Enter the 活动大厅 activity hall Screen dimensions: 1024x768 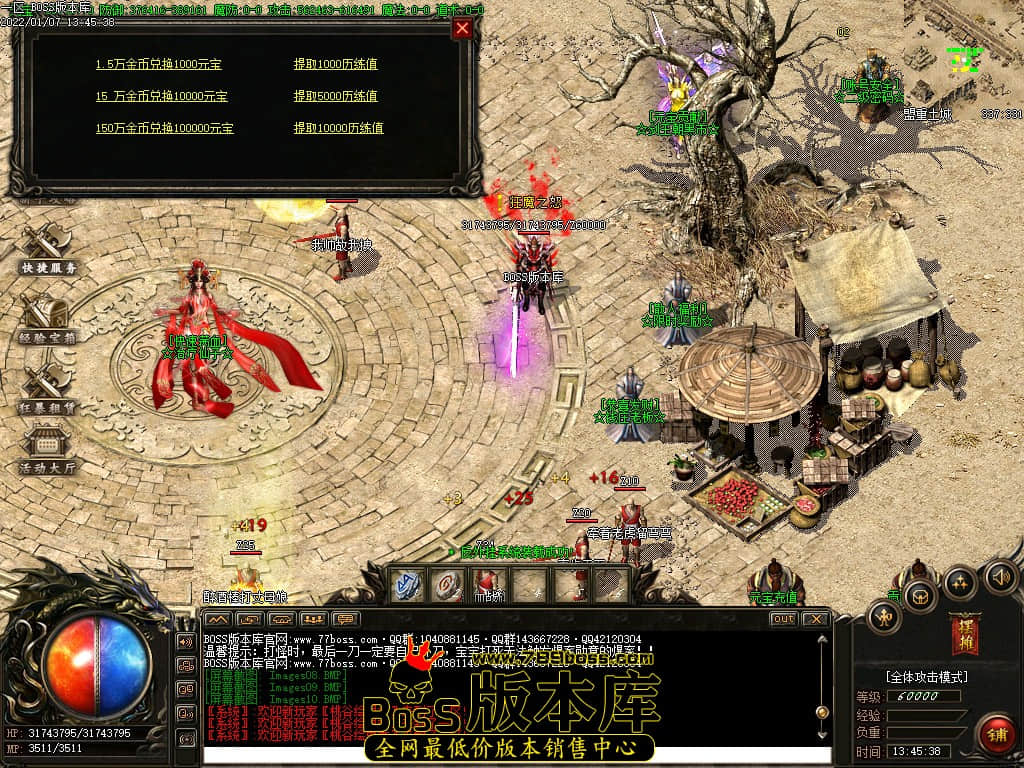click(x=47, y=450)
